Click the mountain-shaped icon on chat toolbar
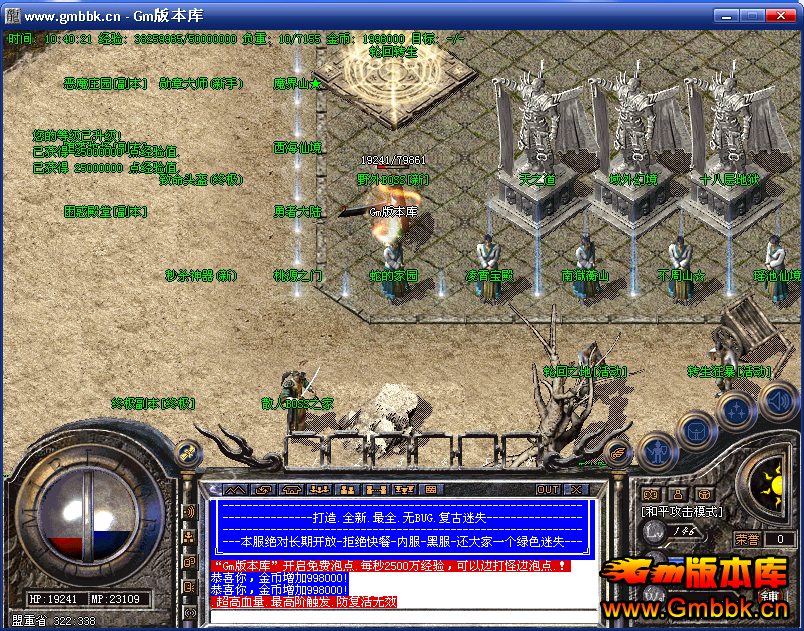The height and width of the screenshot is (631, 804). point(234,490)
